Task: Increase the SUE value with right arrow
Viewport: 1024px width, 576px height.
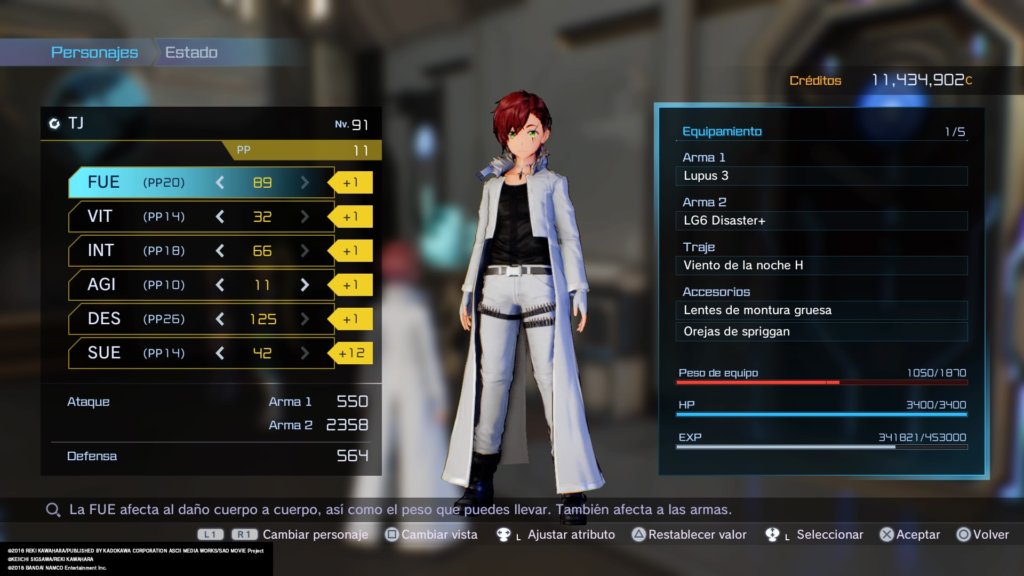Action: click(x=305, y=352)
